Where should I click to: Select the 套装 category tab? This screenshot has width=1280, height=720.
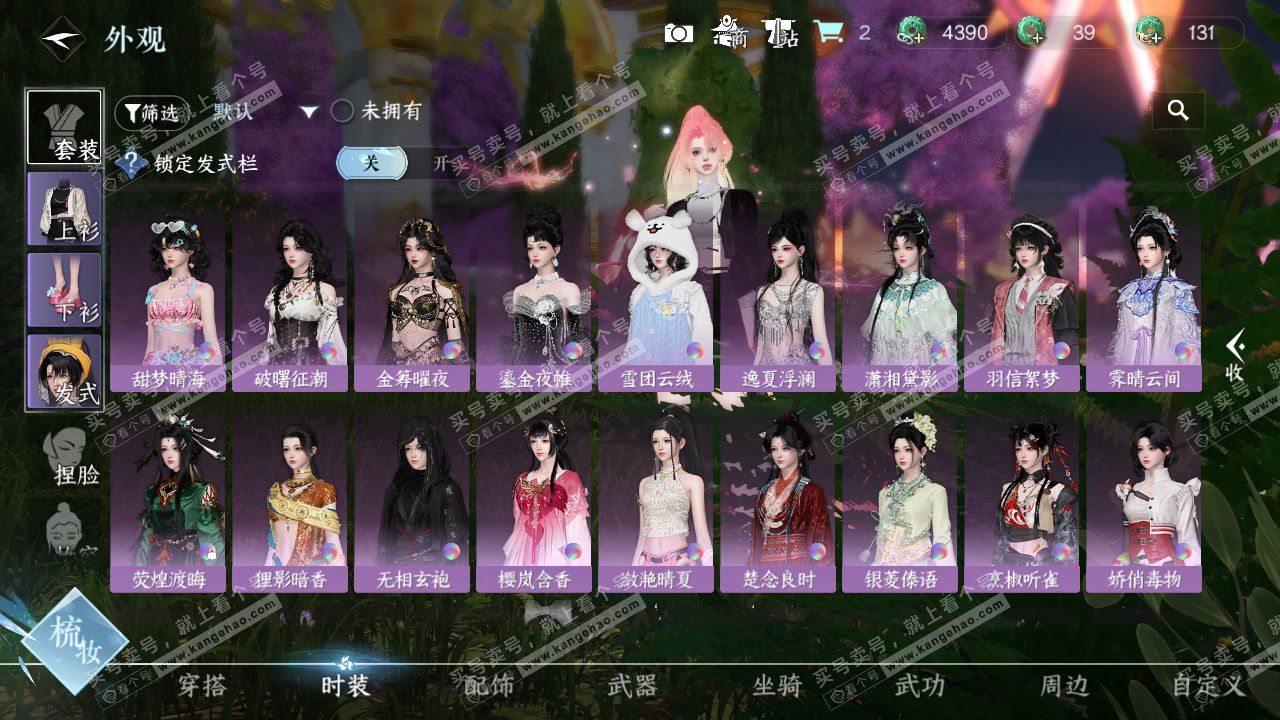(65, 127)
